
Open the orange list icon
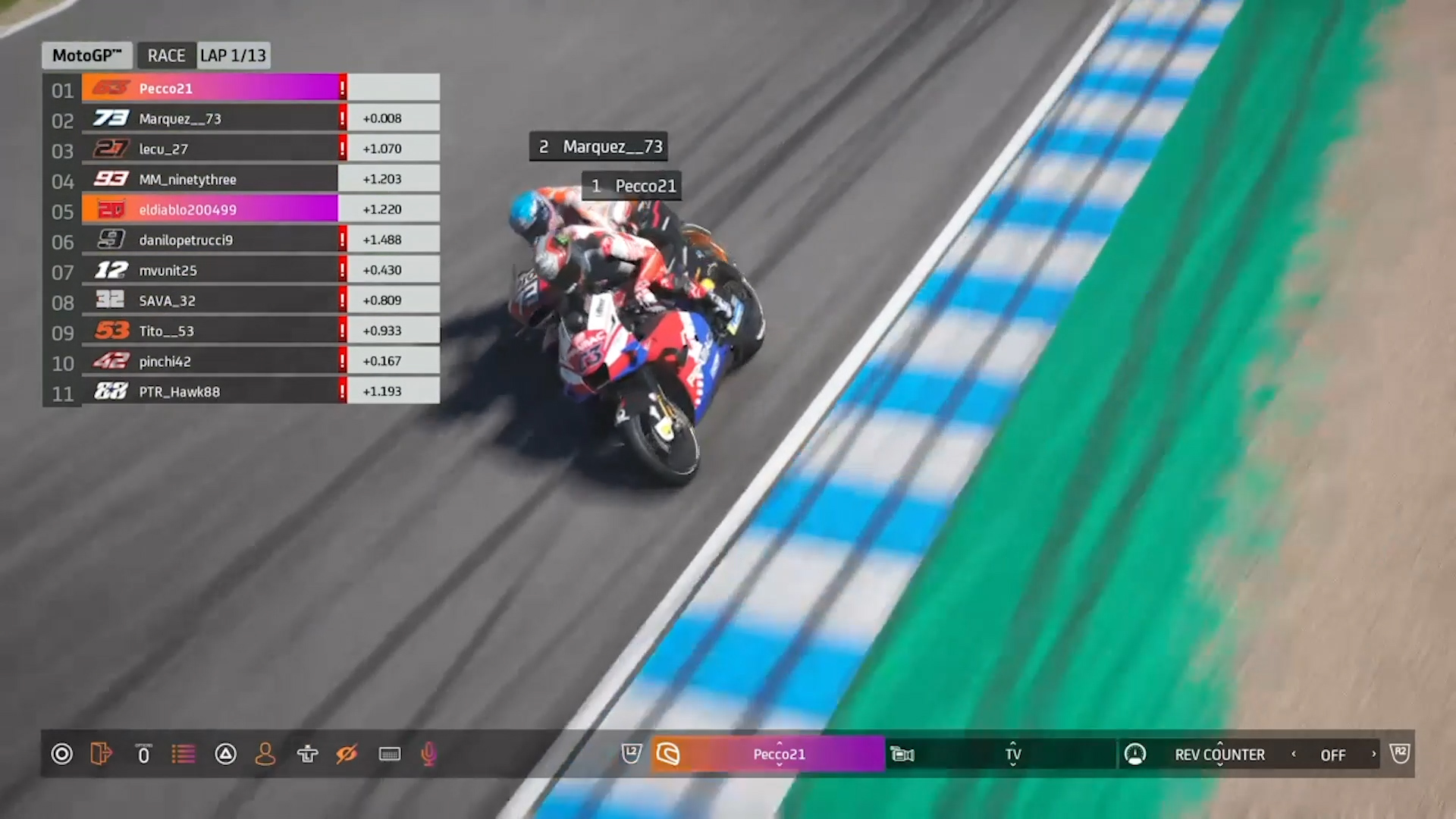pos(183,754)
